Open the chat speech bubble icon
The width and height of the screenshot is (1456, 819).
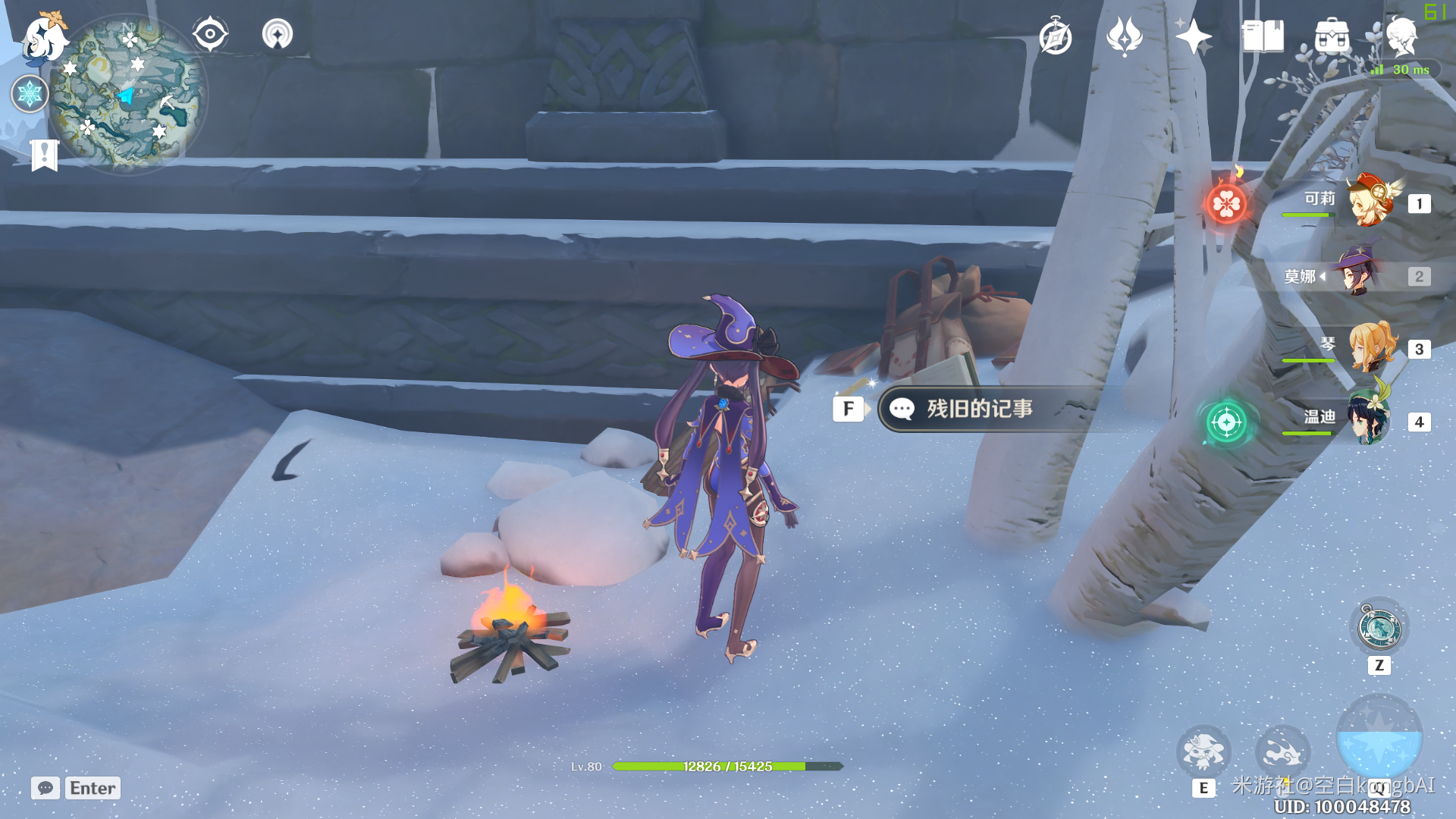(x=45, y=788)
